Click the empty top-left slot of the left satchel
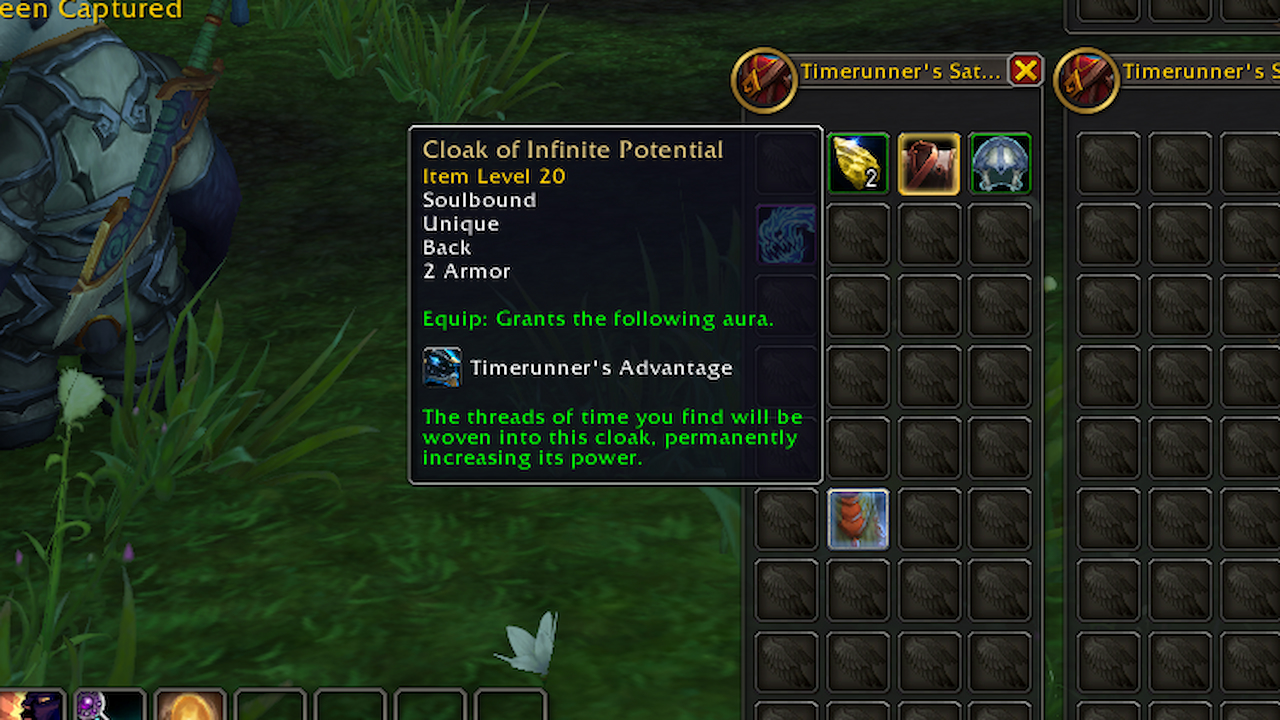Viewport: 1280px width, 720px height. coord(786,163)
